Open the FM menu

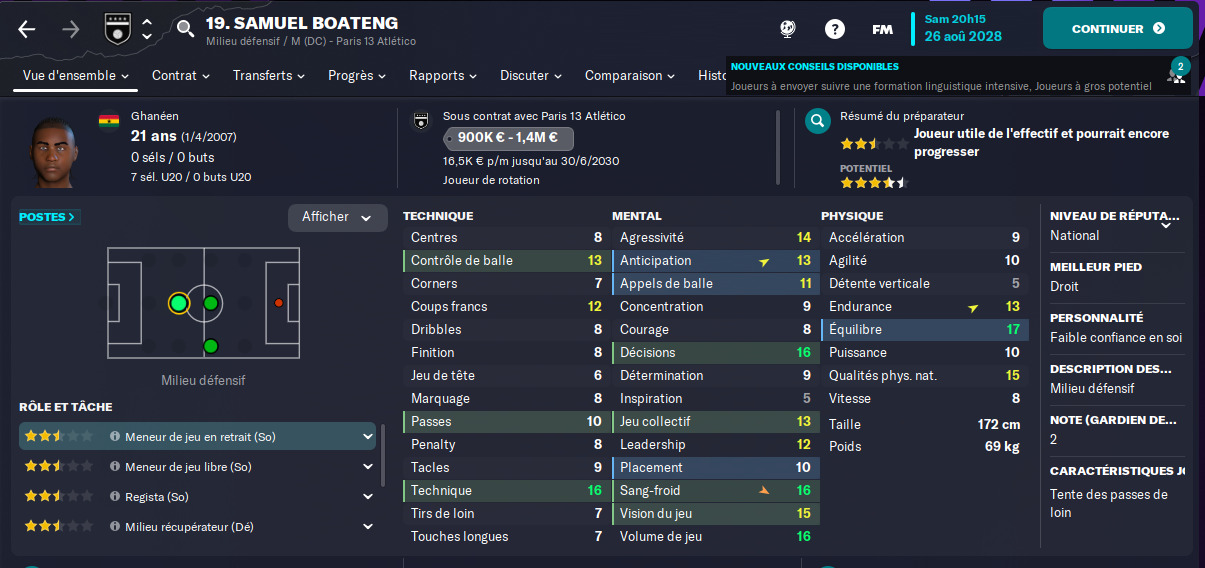pyautogui.click(x=882, y=29)
